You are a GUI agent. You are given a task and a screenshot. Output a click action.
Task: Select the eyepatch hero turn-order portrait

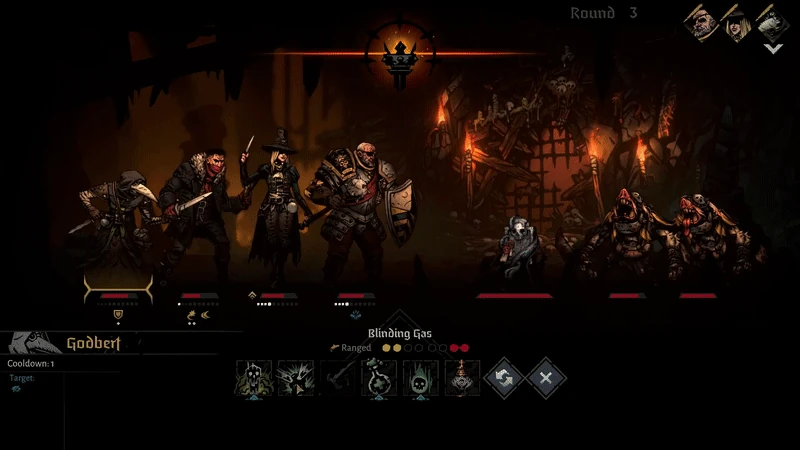(x=700, y=21)
